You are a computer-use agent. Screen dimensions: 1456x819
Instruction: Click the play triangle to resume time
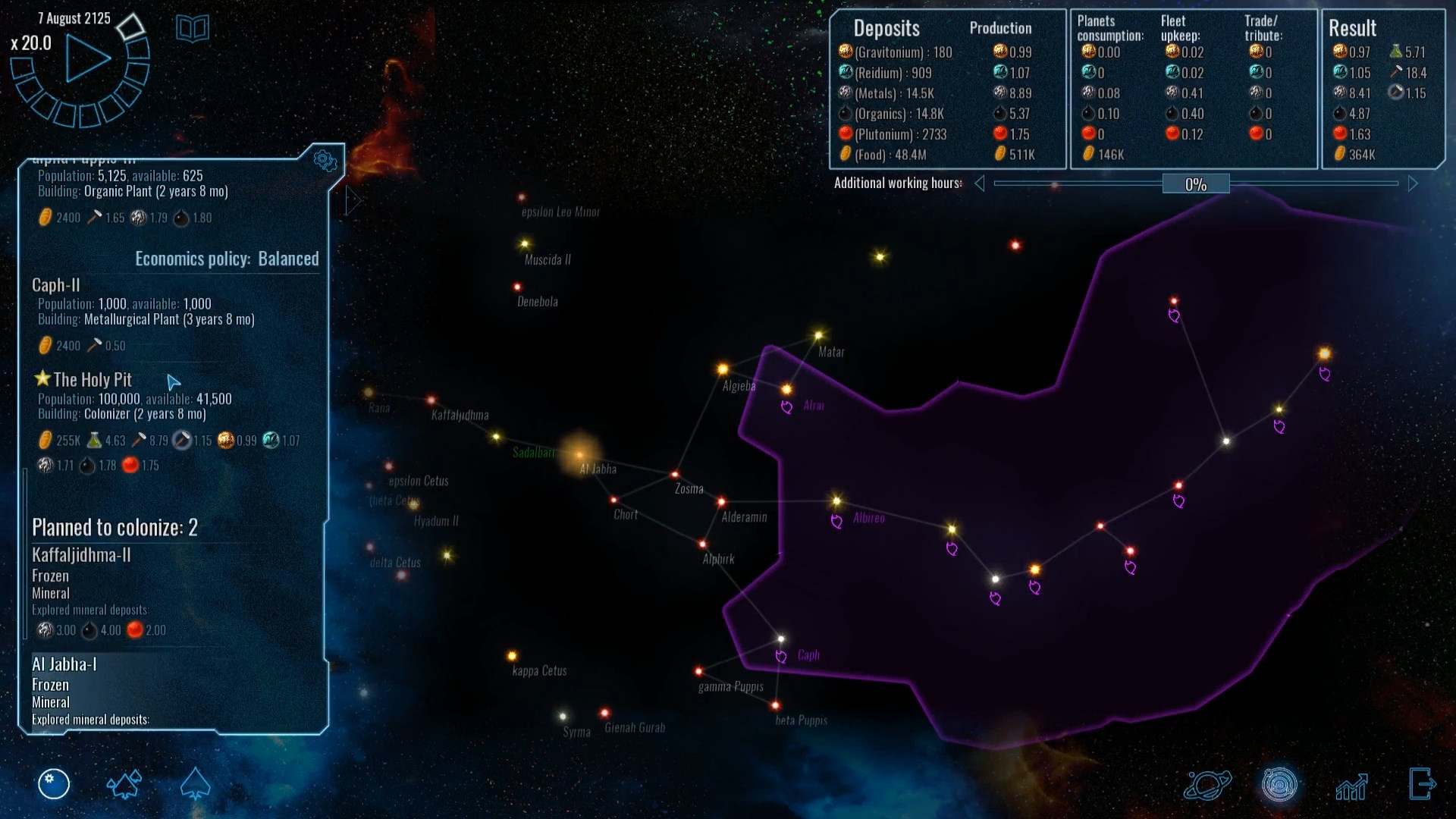(86, 58)
